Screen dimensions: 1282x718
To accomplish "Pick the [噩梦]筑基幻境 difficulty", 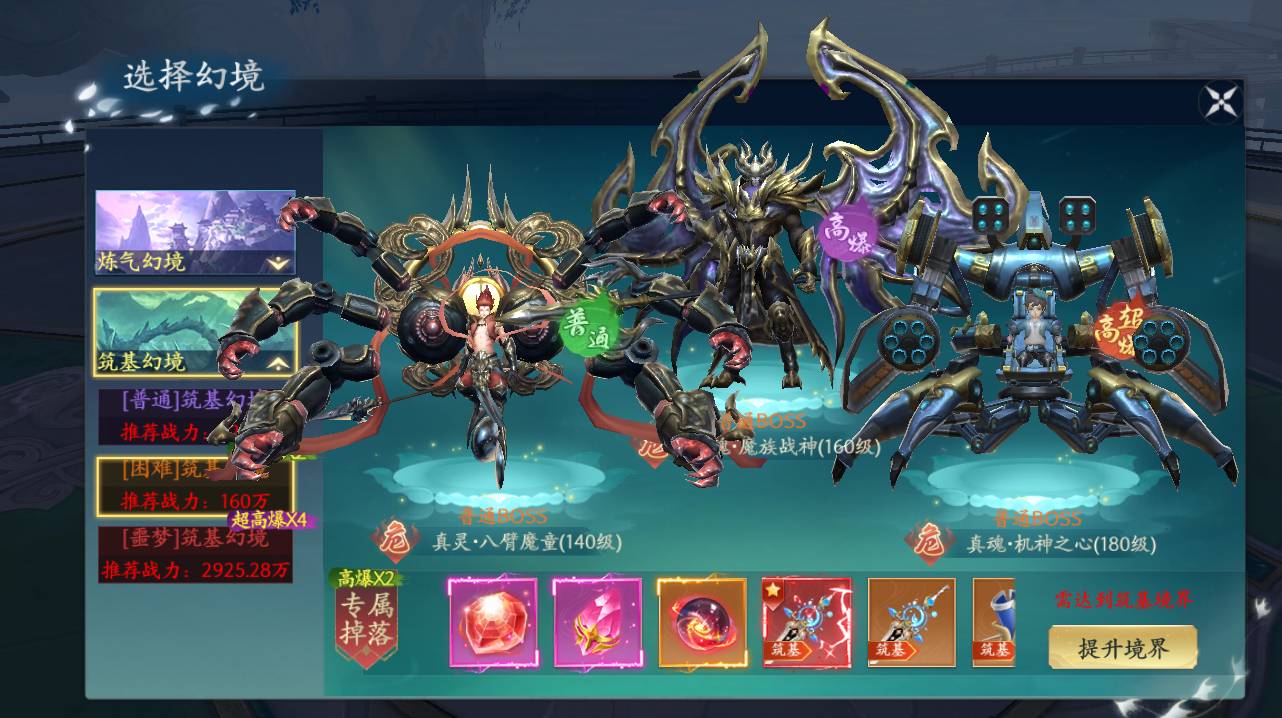I will point(195,554).
